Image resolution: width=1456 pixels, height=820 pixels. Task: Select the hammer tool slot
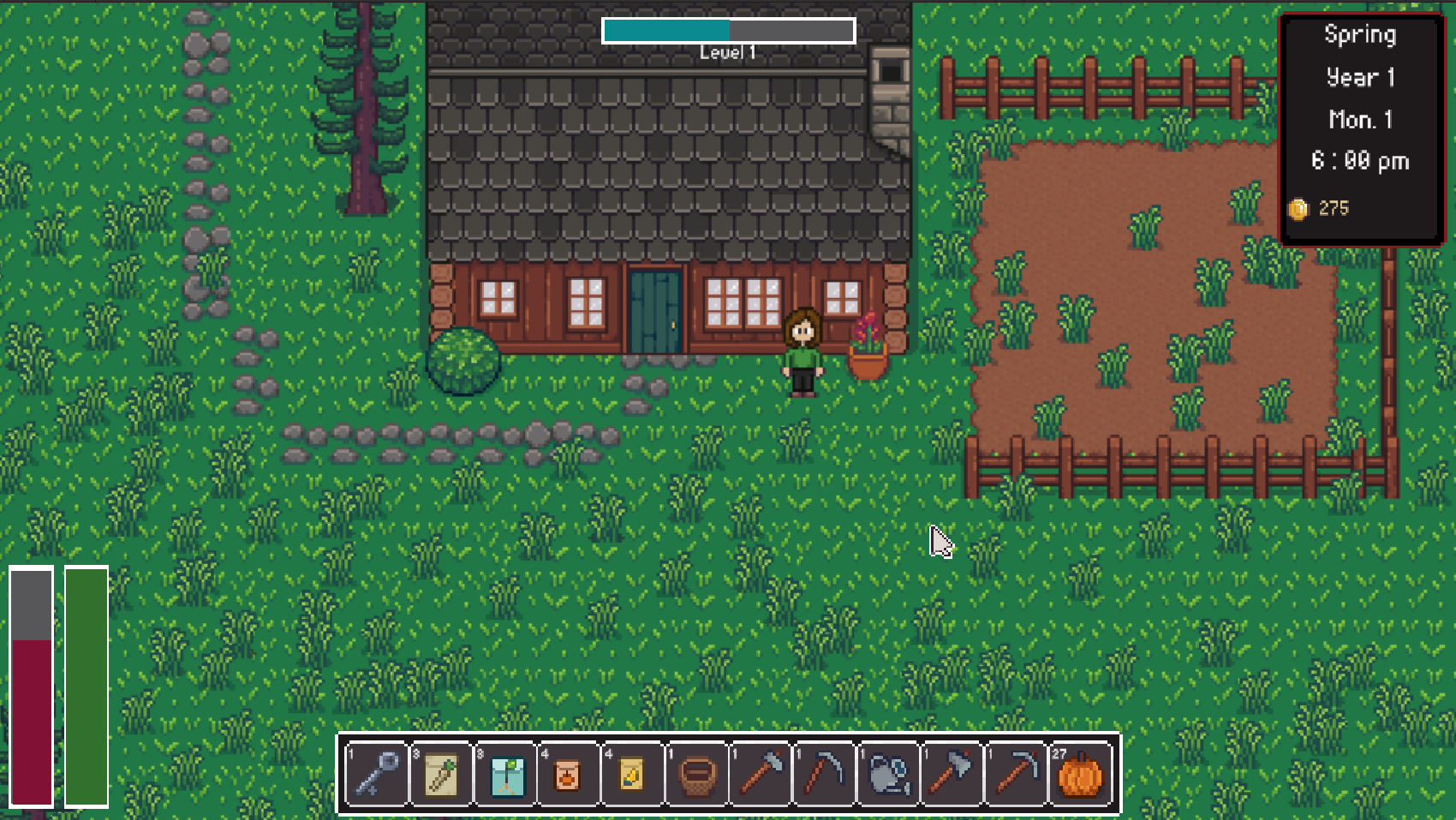pyautogui.click(x=761, y=775)
